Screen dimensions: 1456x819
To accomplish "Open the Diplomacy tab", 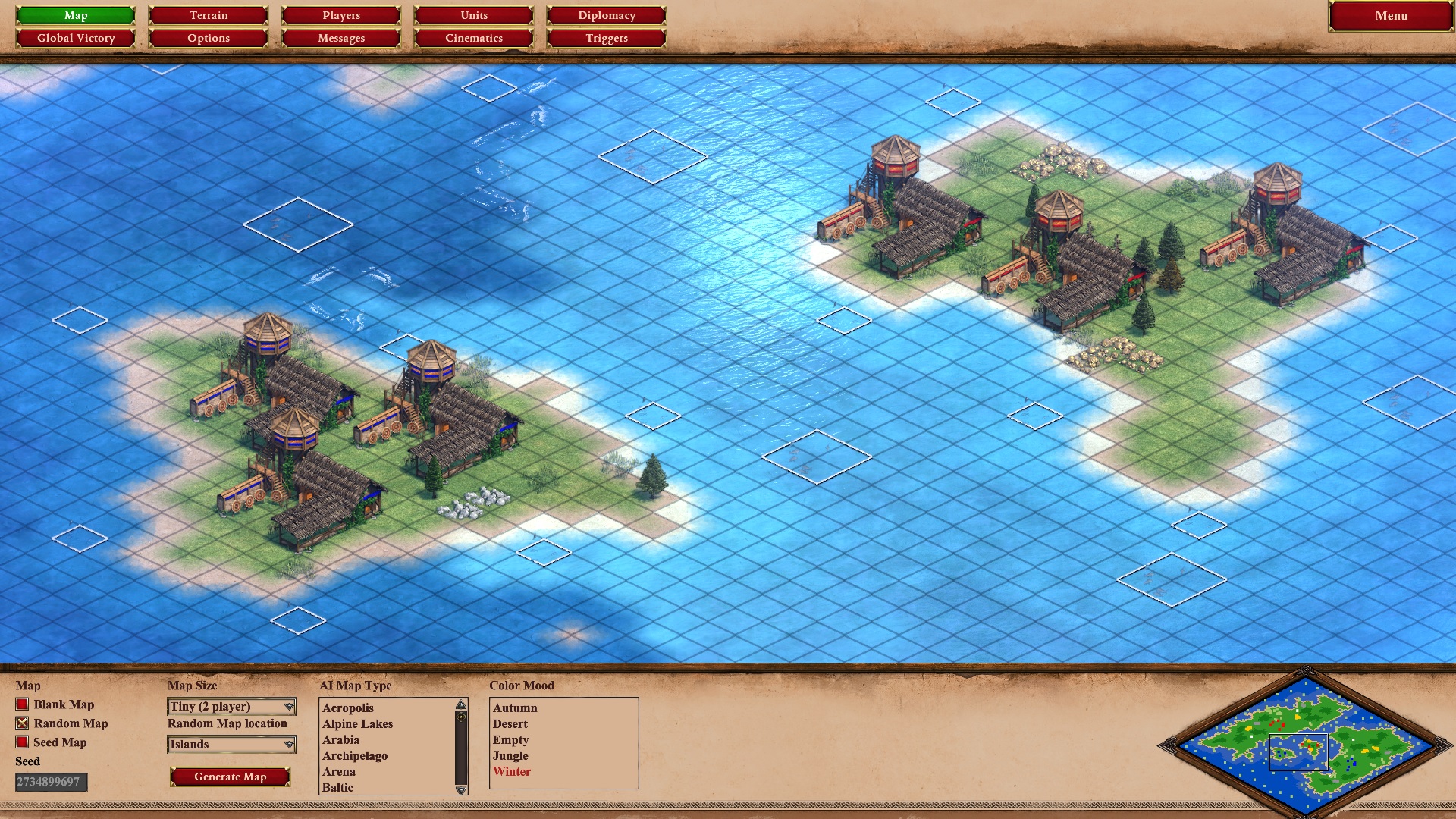I will point(605,14).
